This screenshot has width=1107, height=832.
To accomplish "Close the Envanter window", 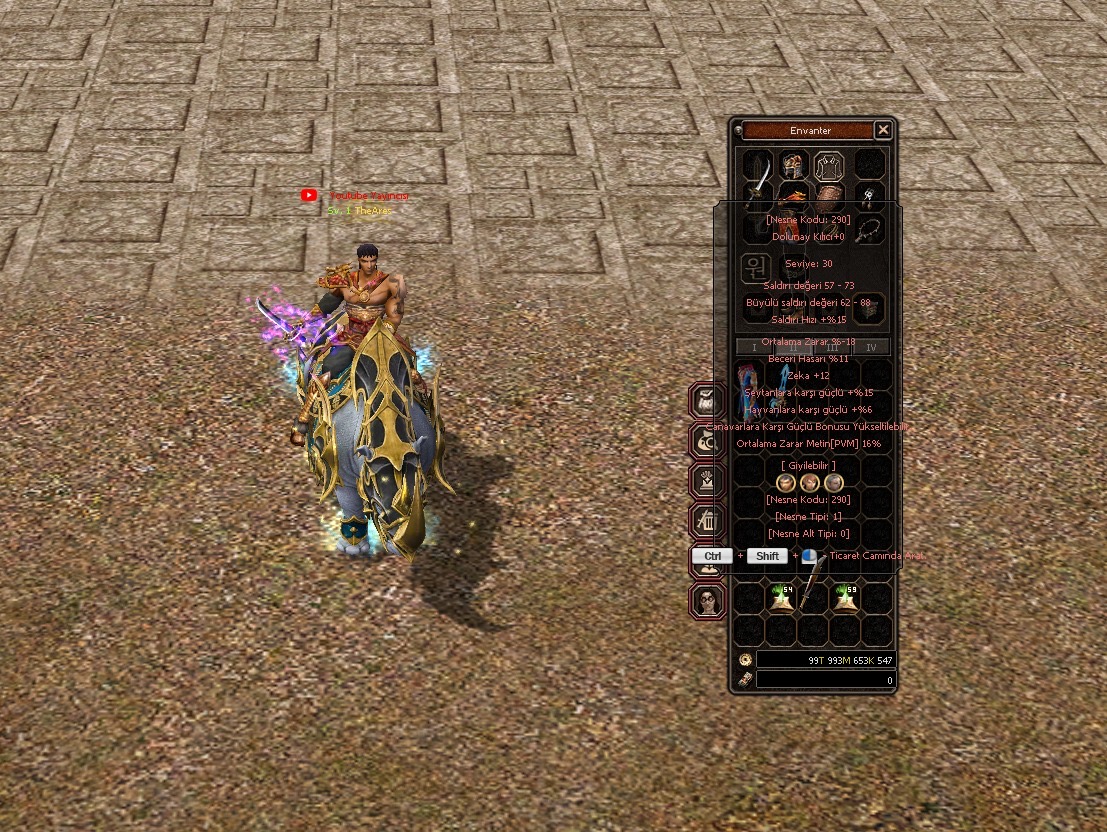I will (883, 130).
